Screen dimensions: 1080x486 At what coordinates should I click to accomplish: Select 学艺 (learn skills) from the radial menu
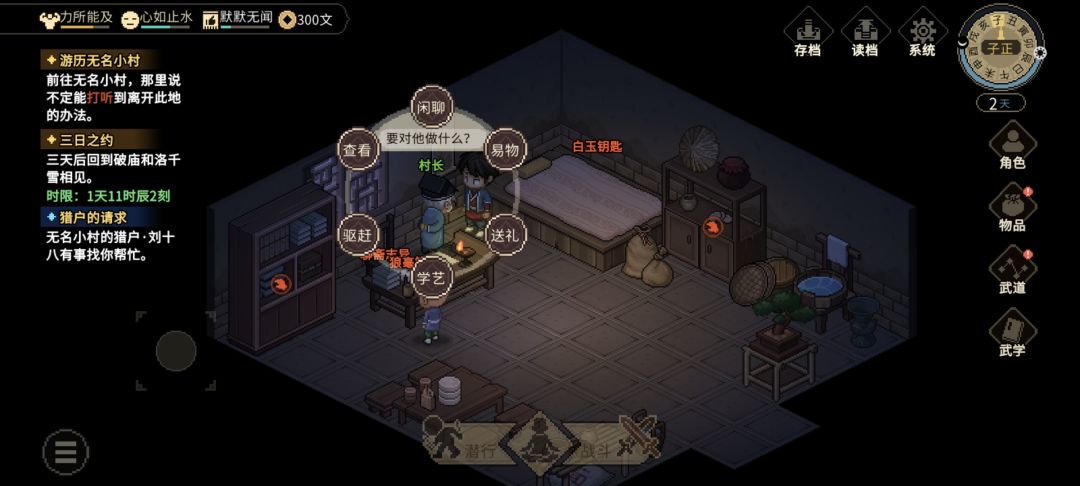click(x=431, y=279)
